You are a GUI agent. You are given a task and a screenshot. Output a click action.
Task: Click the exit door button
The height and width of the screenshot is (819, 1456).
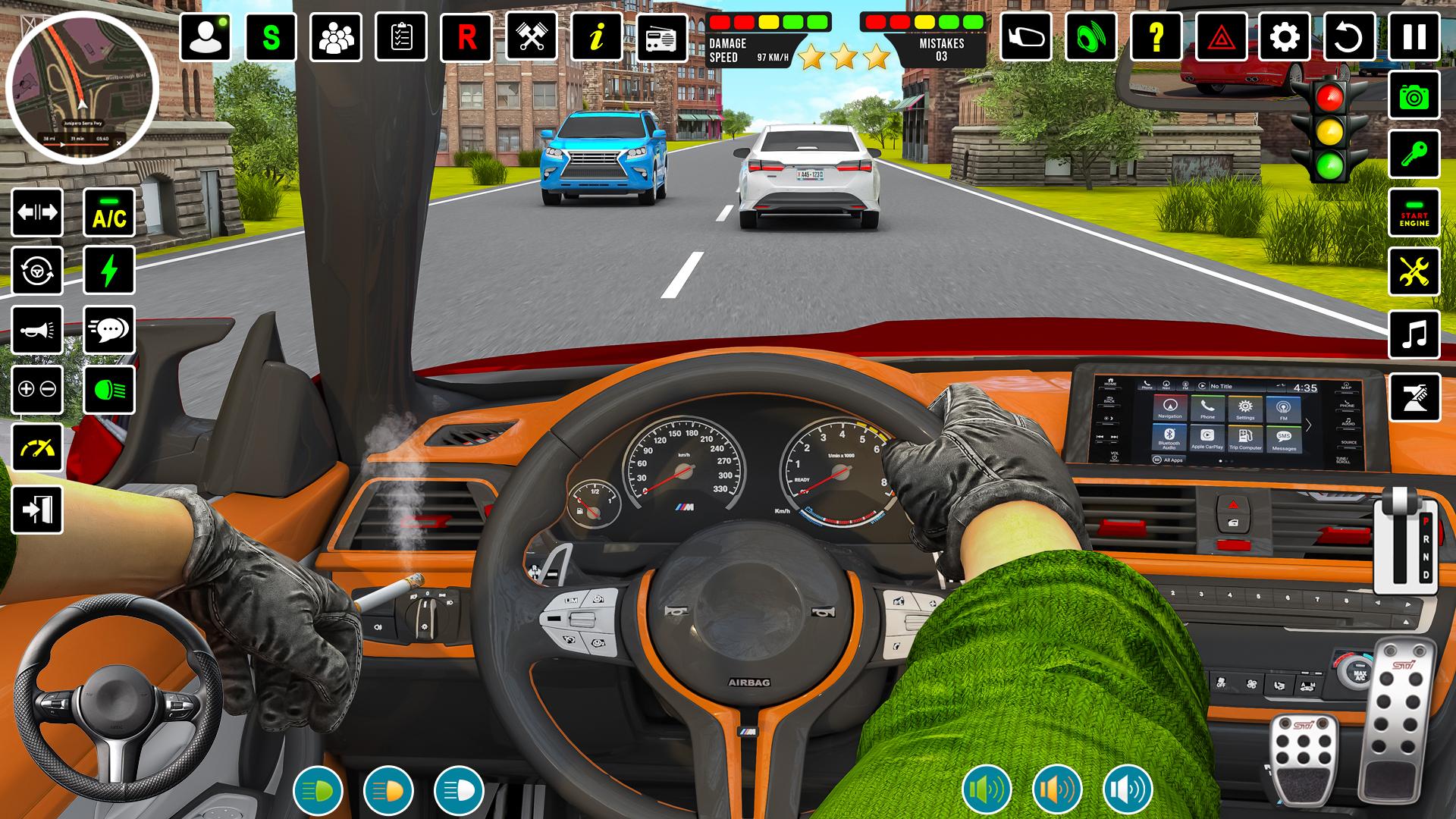pos(37,509)
